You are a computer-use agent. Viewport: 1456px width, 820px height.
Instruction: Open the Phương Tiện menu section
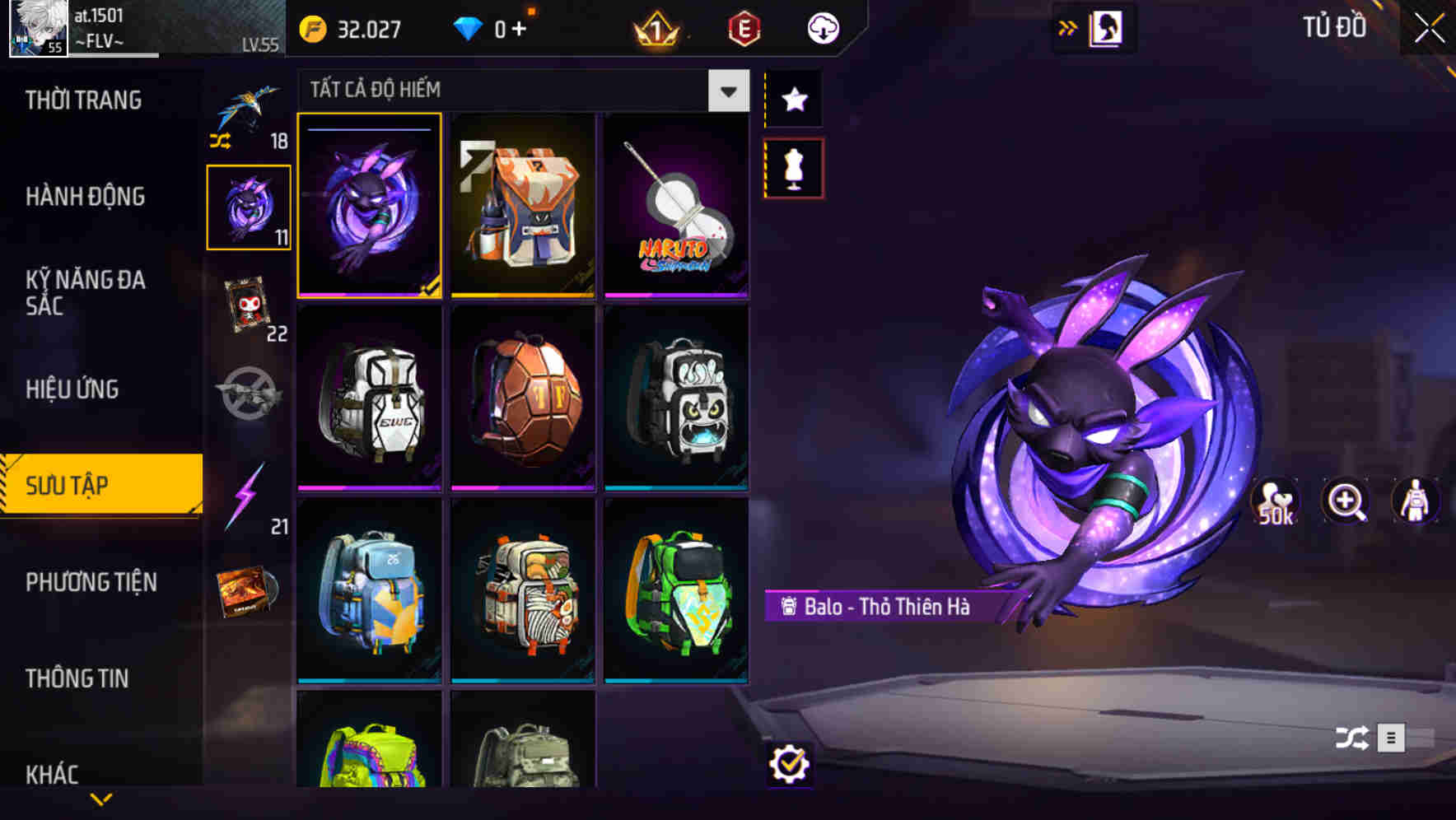91,581
